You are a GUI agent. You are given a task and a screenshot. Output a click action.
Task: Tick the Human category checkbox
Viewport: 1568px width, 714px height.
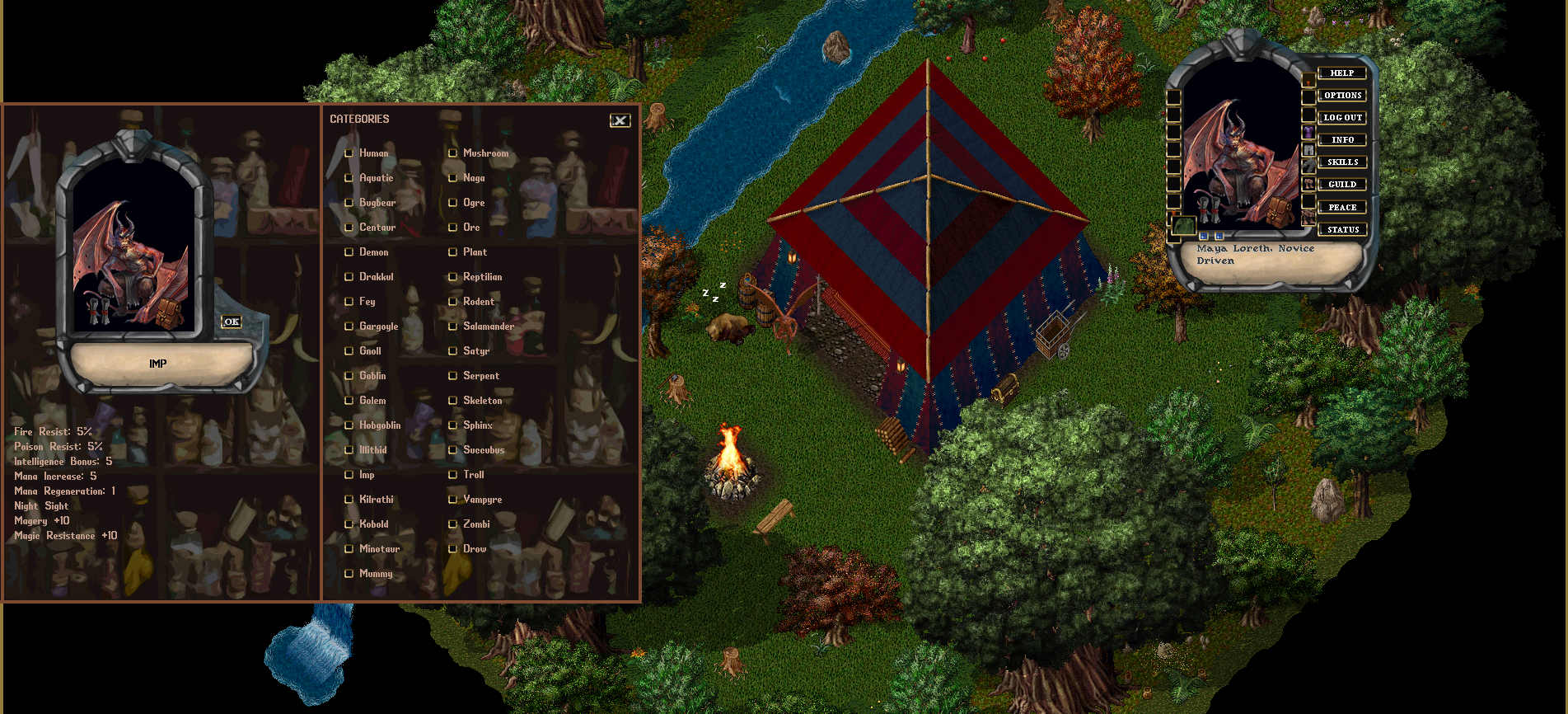[349, 153]
